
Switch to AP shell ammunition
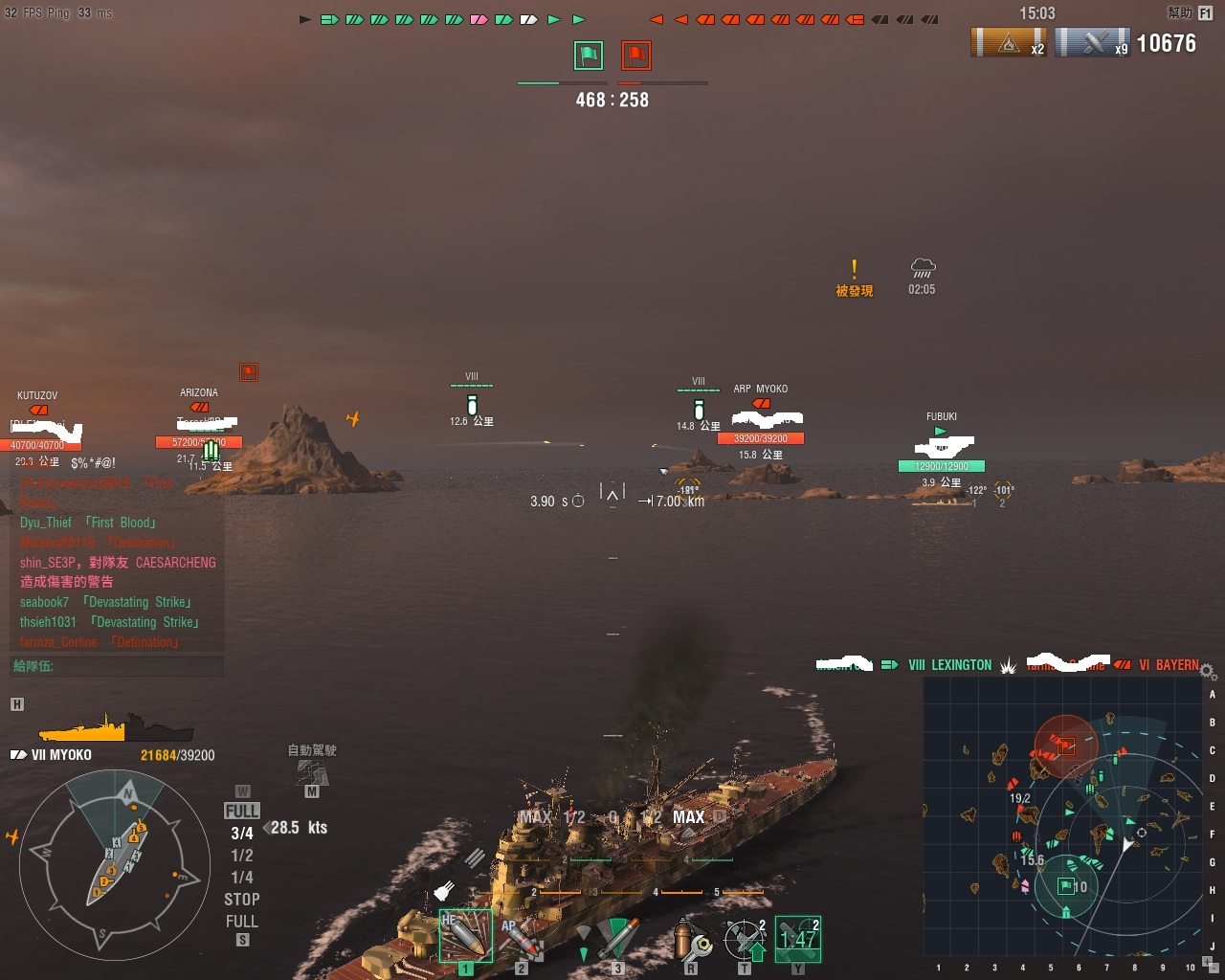pos(522,936)
